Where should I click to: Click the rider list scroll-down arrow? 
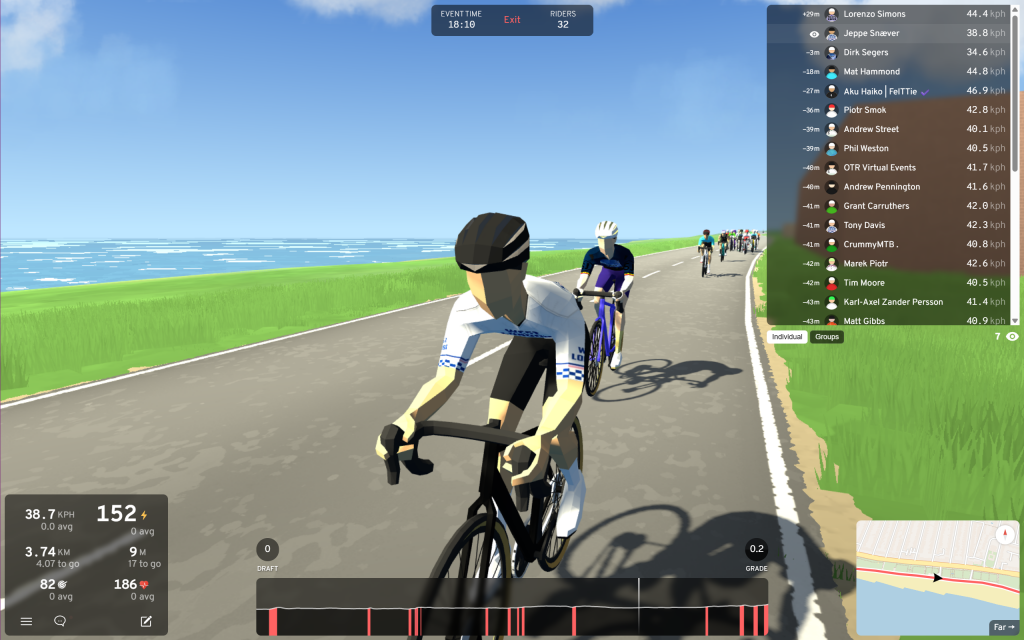1015,320
